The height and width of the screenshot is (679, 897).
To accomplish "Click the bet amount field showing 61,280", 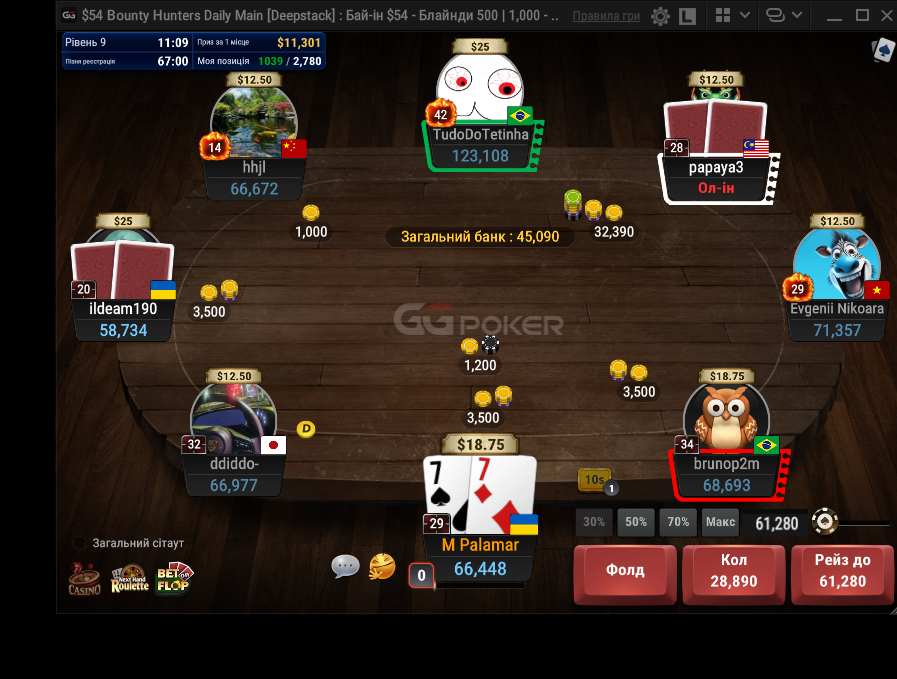I will (x=776, y=523).
